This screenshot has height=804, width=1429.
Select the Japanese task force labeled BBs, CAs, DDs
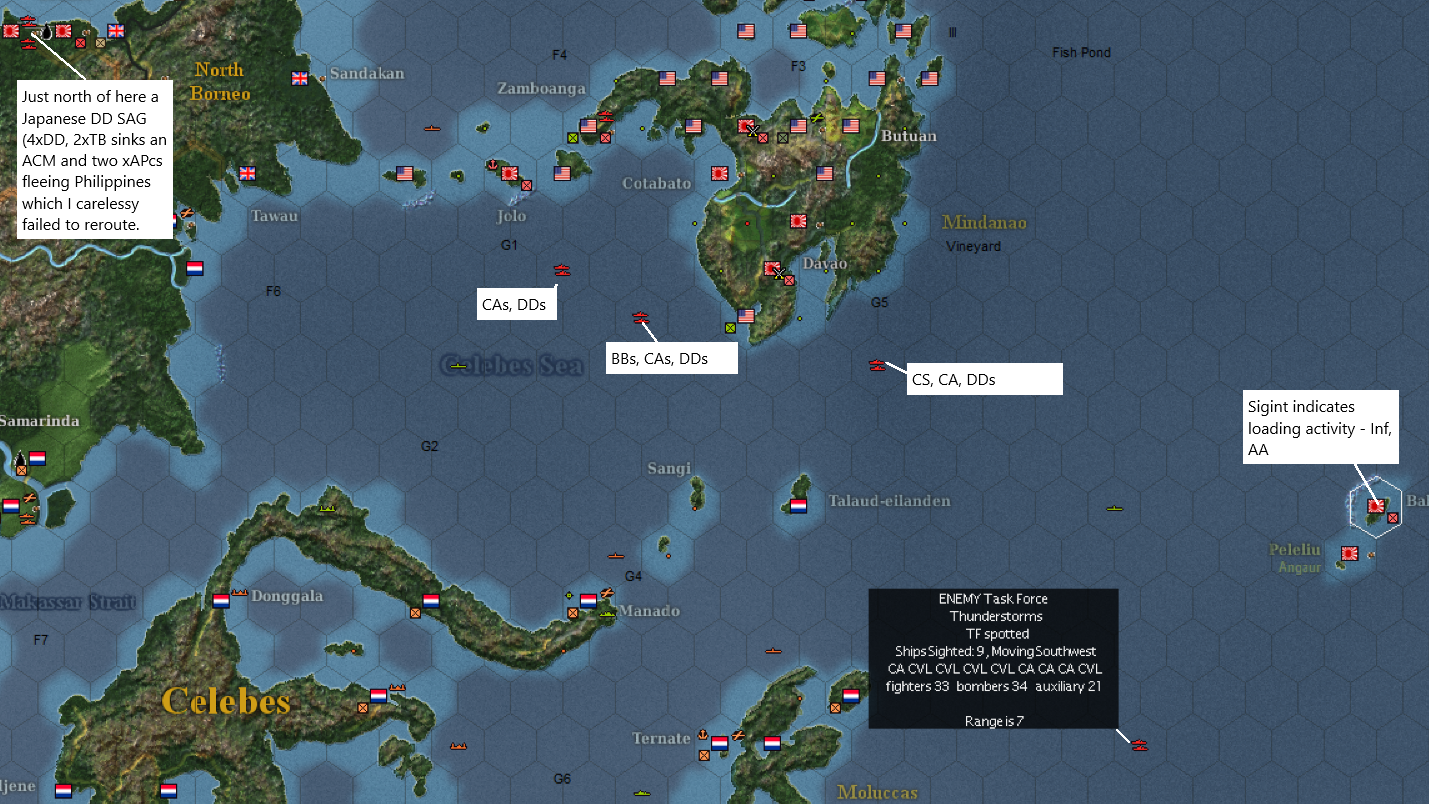pos(640,317)
